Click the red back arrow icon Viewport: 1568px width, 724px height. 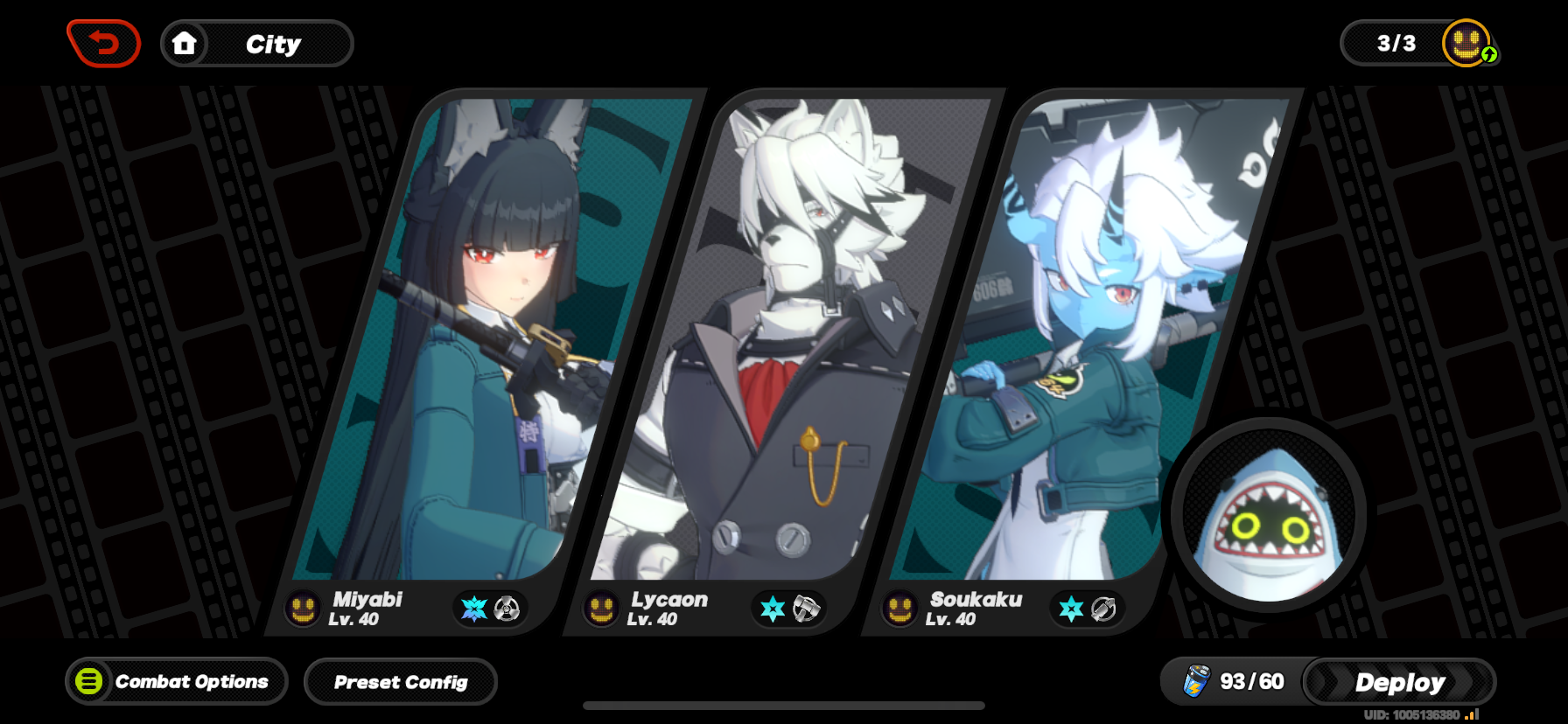(x=103, y=42)
